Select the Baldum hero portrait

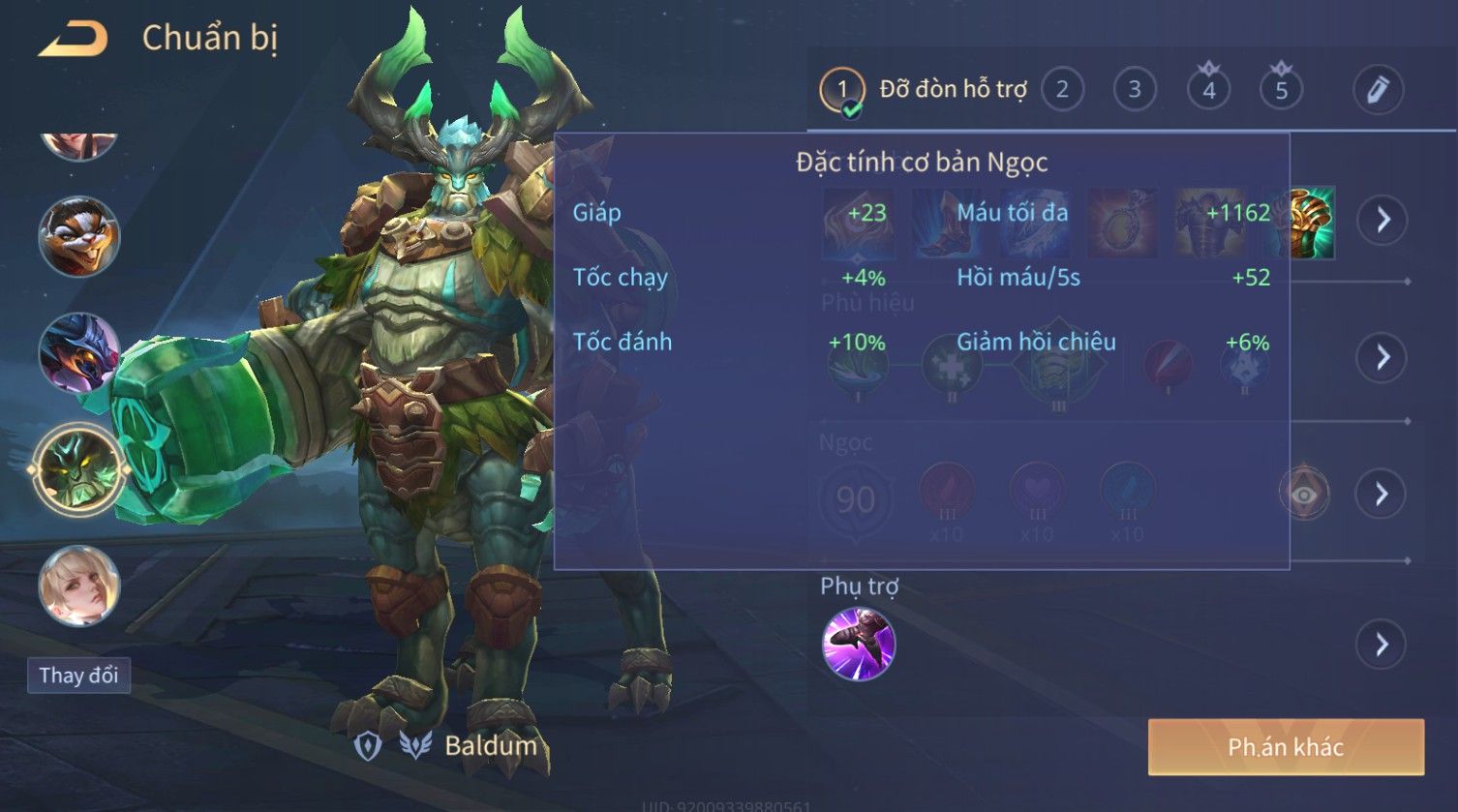coord(78,470)
